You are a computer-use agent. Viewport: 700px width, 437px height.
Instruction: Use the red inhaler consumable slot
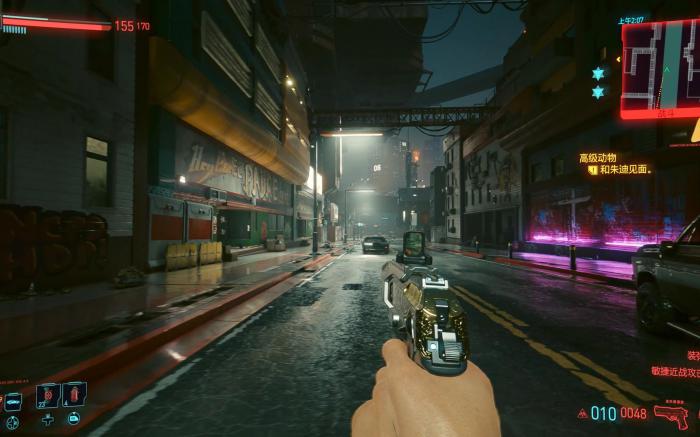click(74, 395)
